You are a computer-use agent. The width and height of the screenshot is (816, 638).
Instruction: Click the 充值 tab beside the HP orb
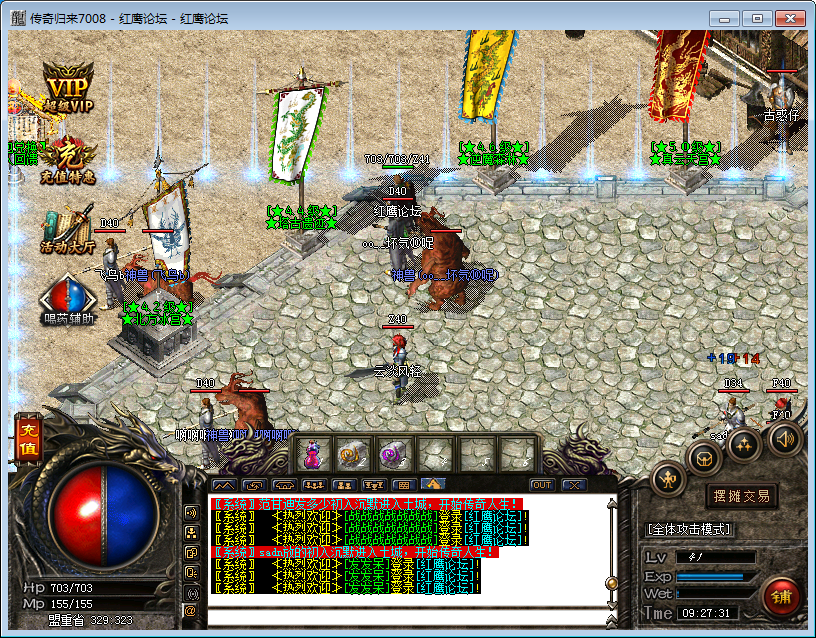[x=27, y=441]
